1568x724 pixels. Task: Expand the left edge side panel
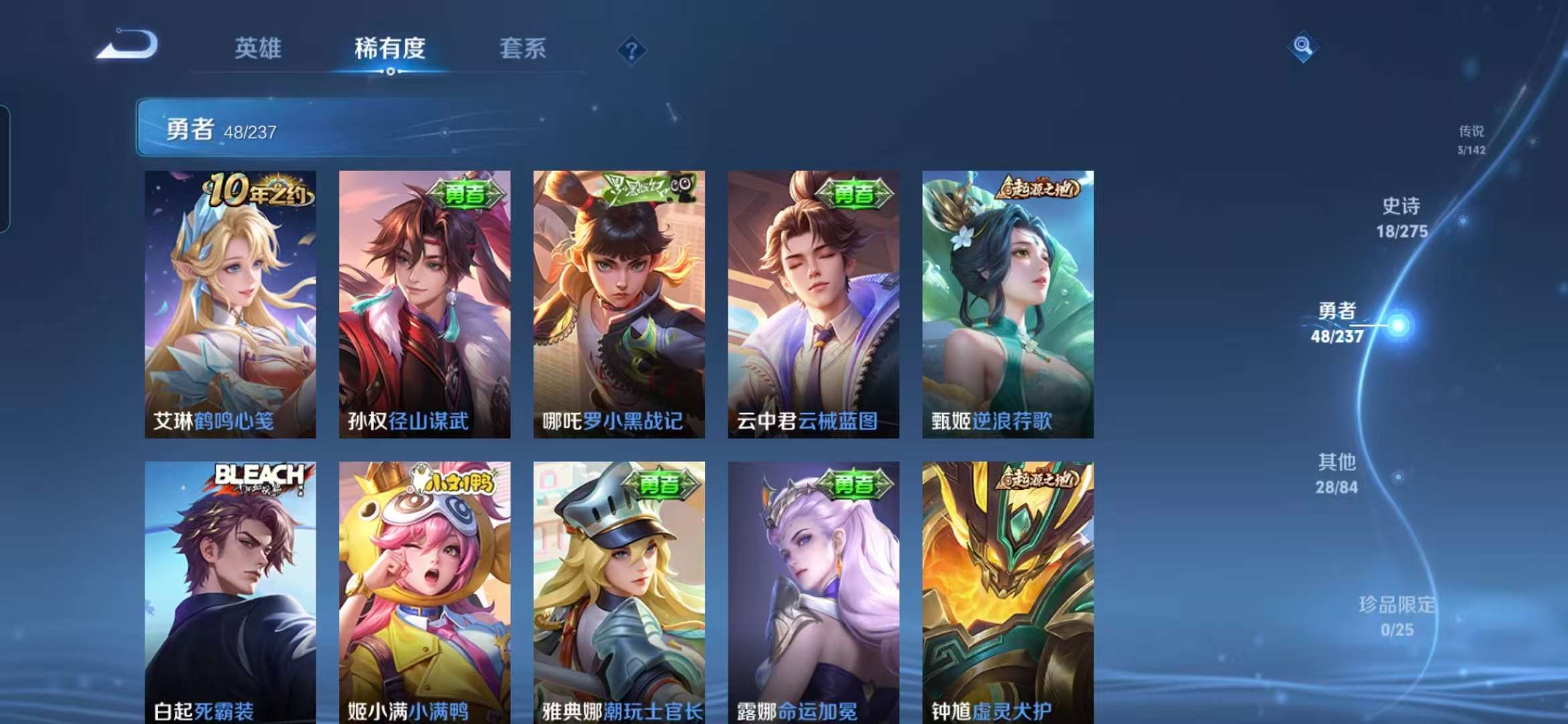(7, 168)
